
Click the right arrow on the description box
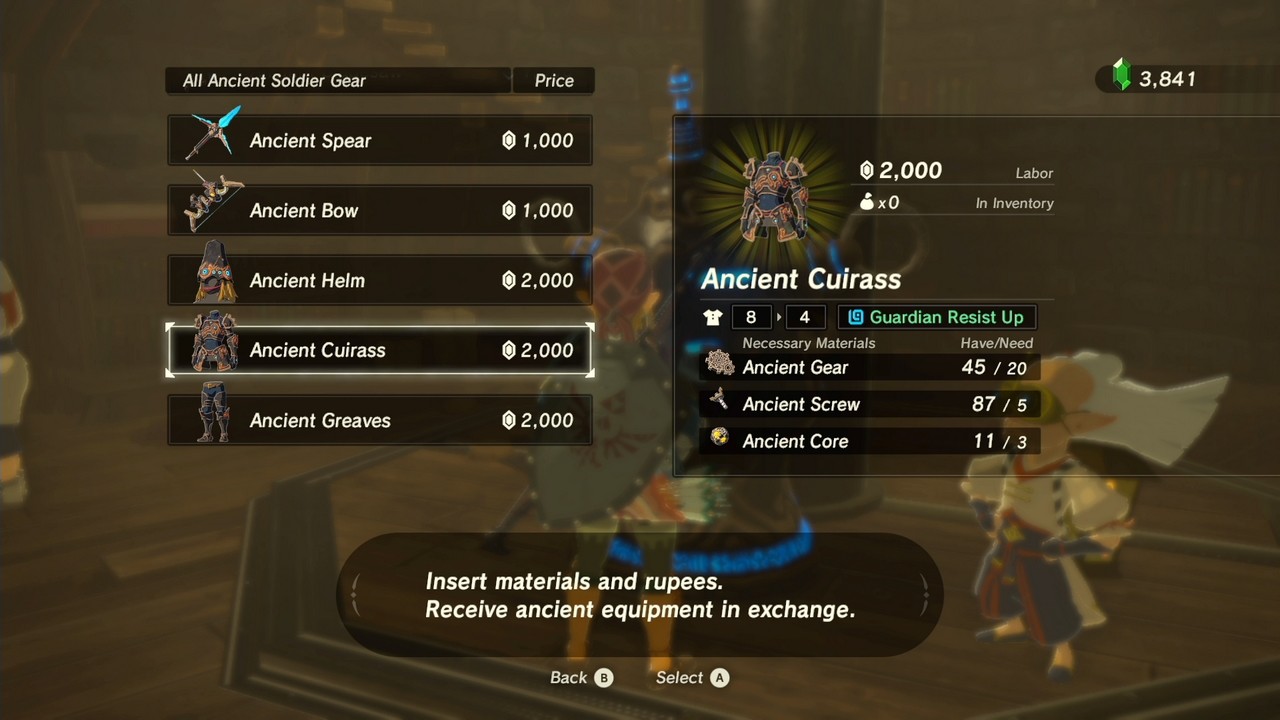(x=925, y=594)
